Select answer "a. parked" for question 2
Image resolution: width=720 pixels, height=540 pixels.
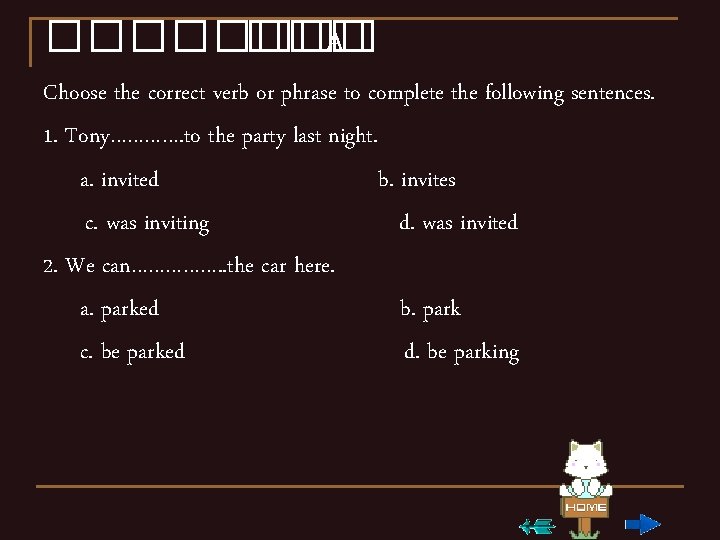(119, 309)
